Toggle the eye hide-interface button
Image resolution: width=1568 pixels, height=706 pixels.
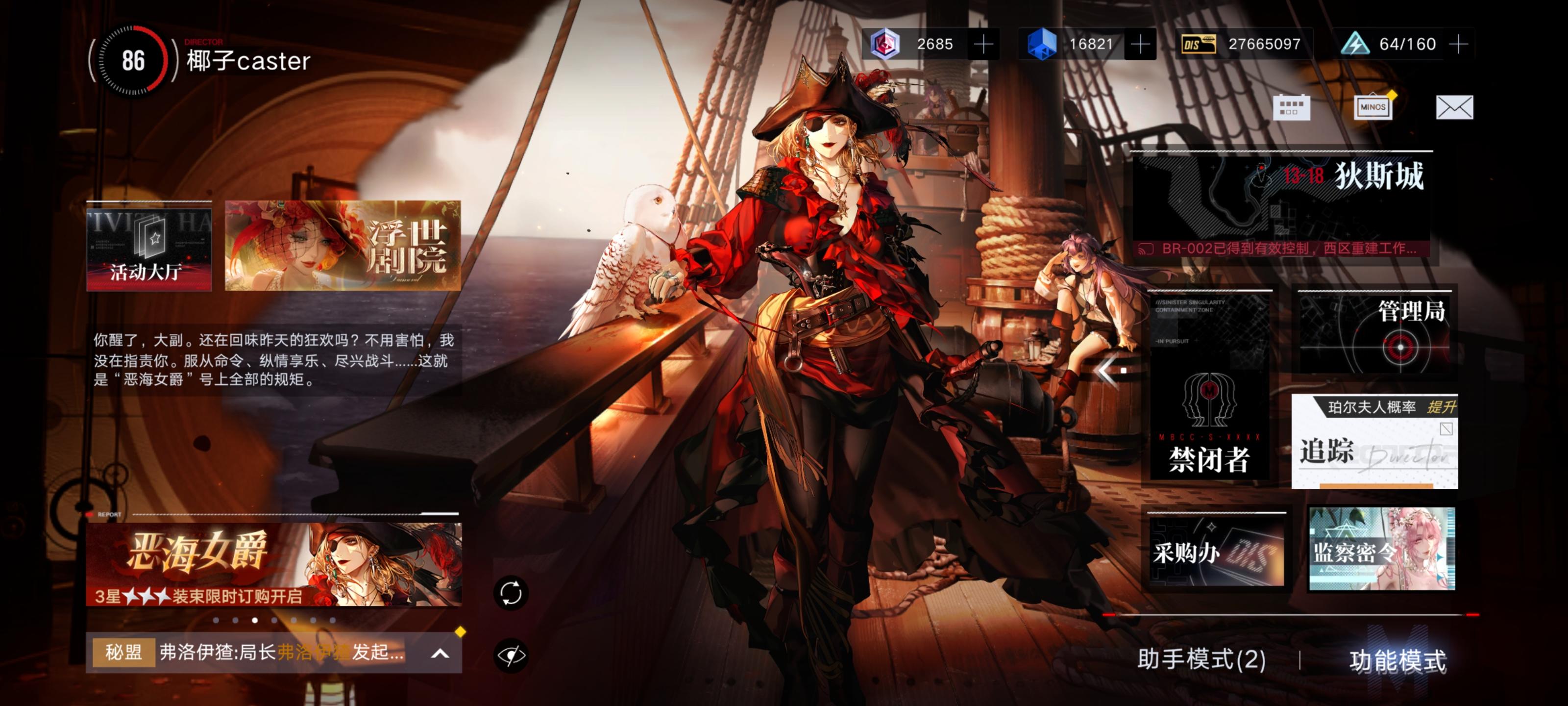click(511, 656)
